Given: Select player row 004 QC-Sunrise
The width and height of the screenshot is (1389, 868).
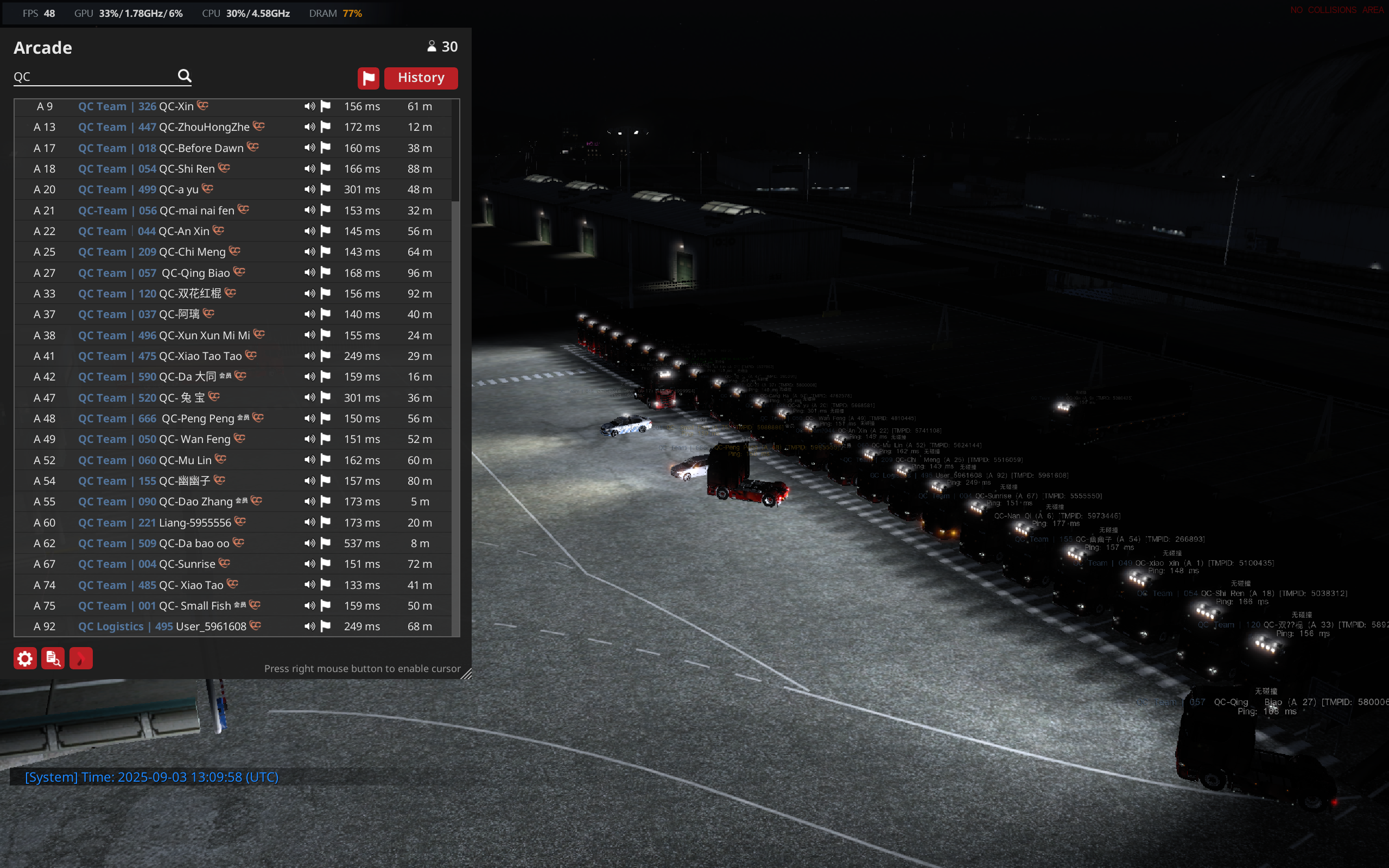Looking at the screenshot, I should 187,564.
